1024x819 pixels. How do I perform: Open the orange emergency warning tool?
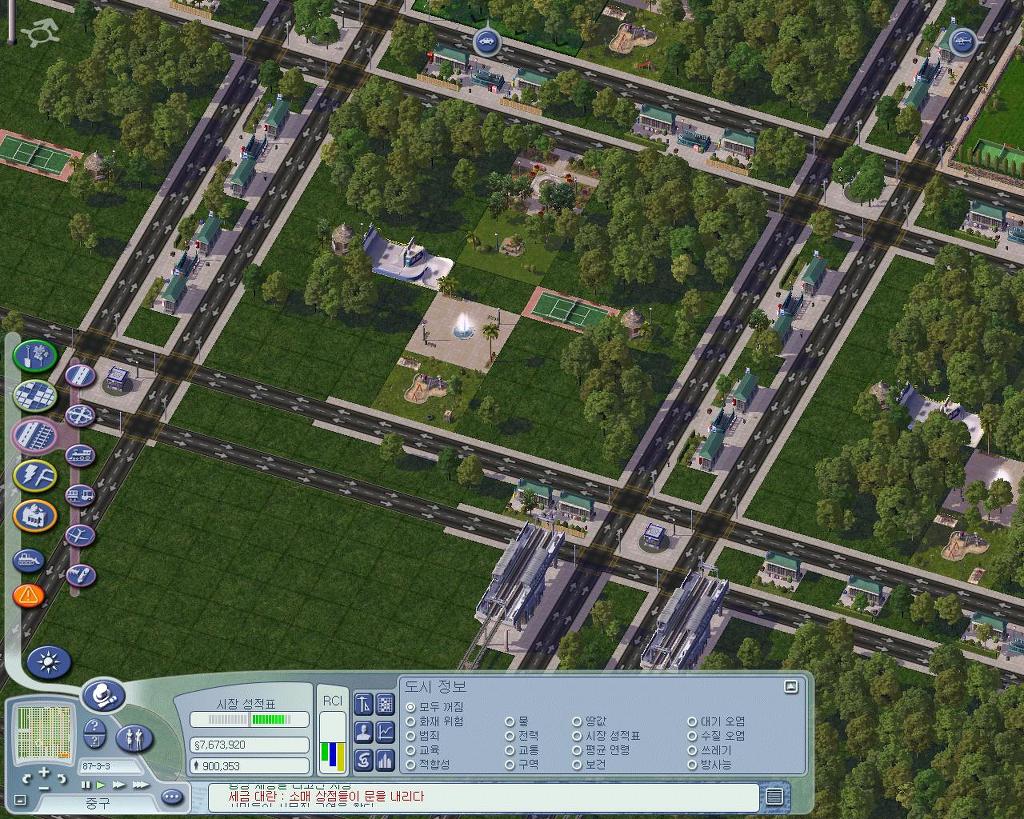click(x=28, y=596)
